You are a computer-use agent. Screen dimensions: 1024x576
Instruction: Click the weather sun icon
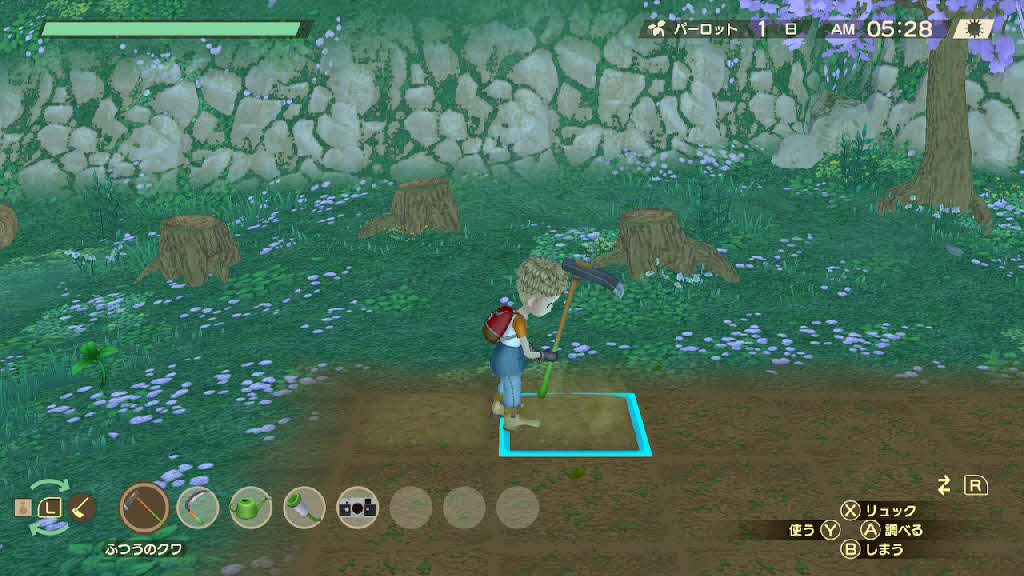click(975, 28)
